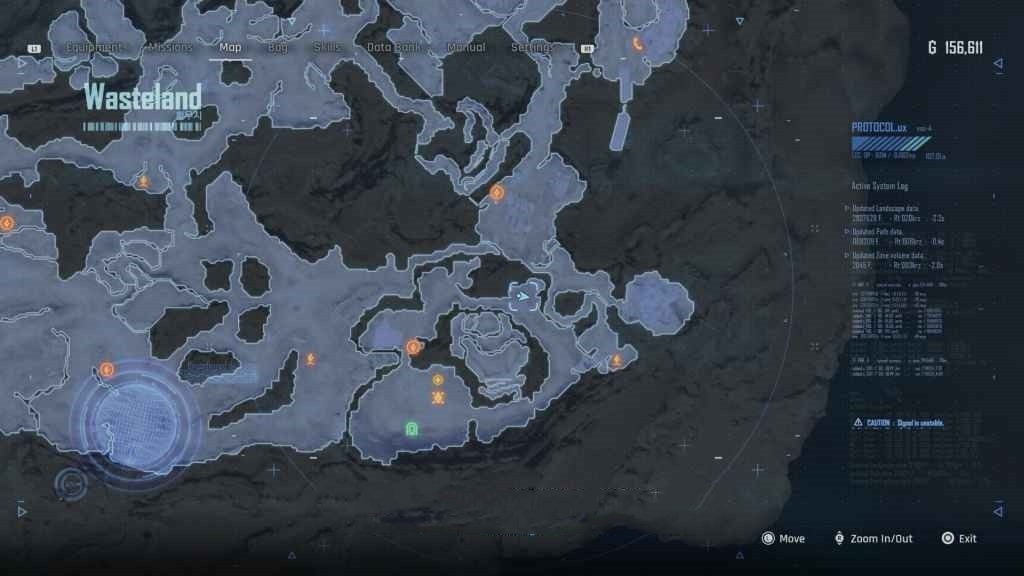Click the orange skull-and-crossbones map marker
The height and width of the screenshot is (576, 1024).
tap(437, 398)
